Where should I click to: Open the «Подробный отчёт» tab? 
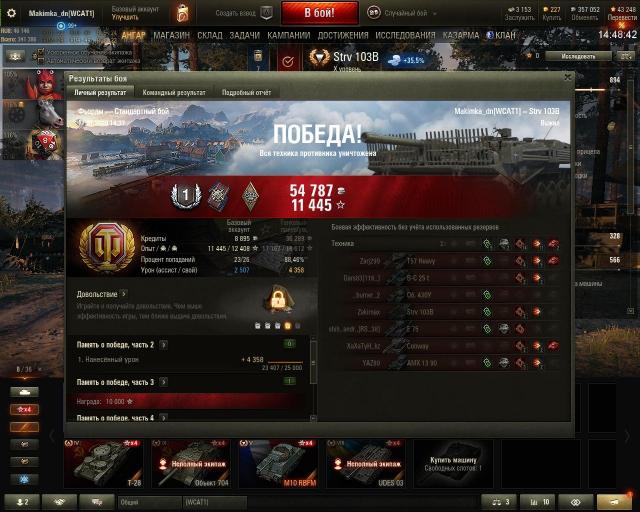(246, 92)
